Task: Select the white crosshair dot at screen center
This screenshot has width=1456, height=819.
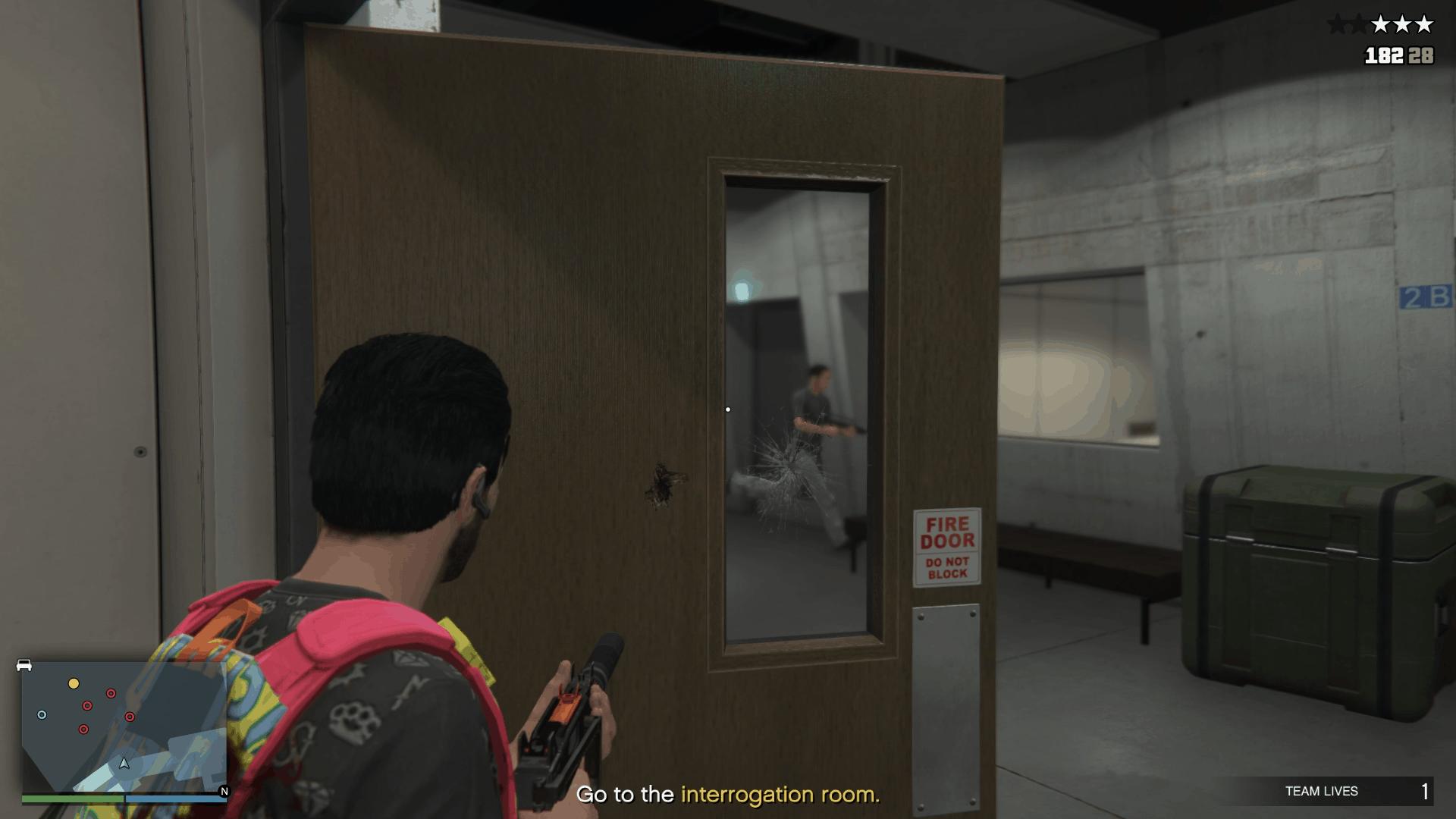Action: pos(729,409)
